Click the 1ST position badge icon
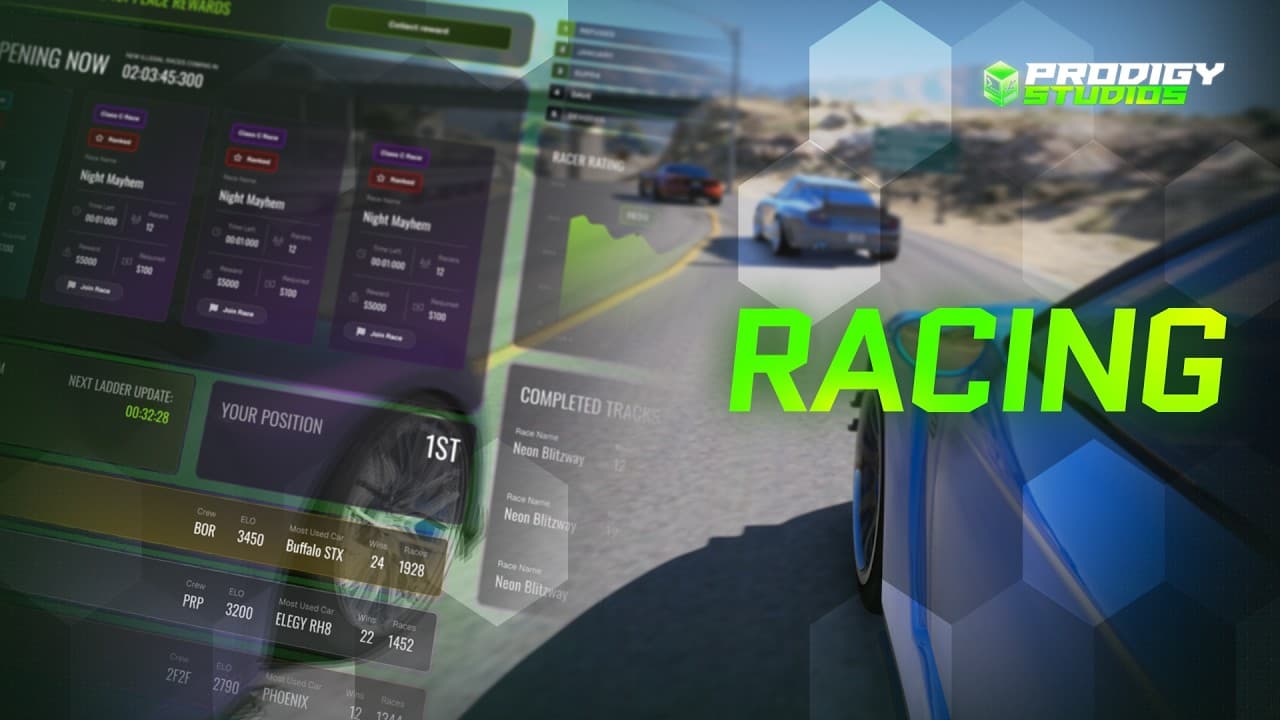 pyautogui.click(x=443, y=450)
